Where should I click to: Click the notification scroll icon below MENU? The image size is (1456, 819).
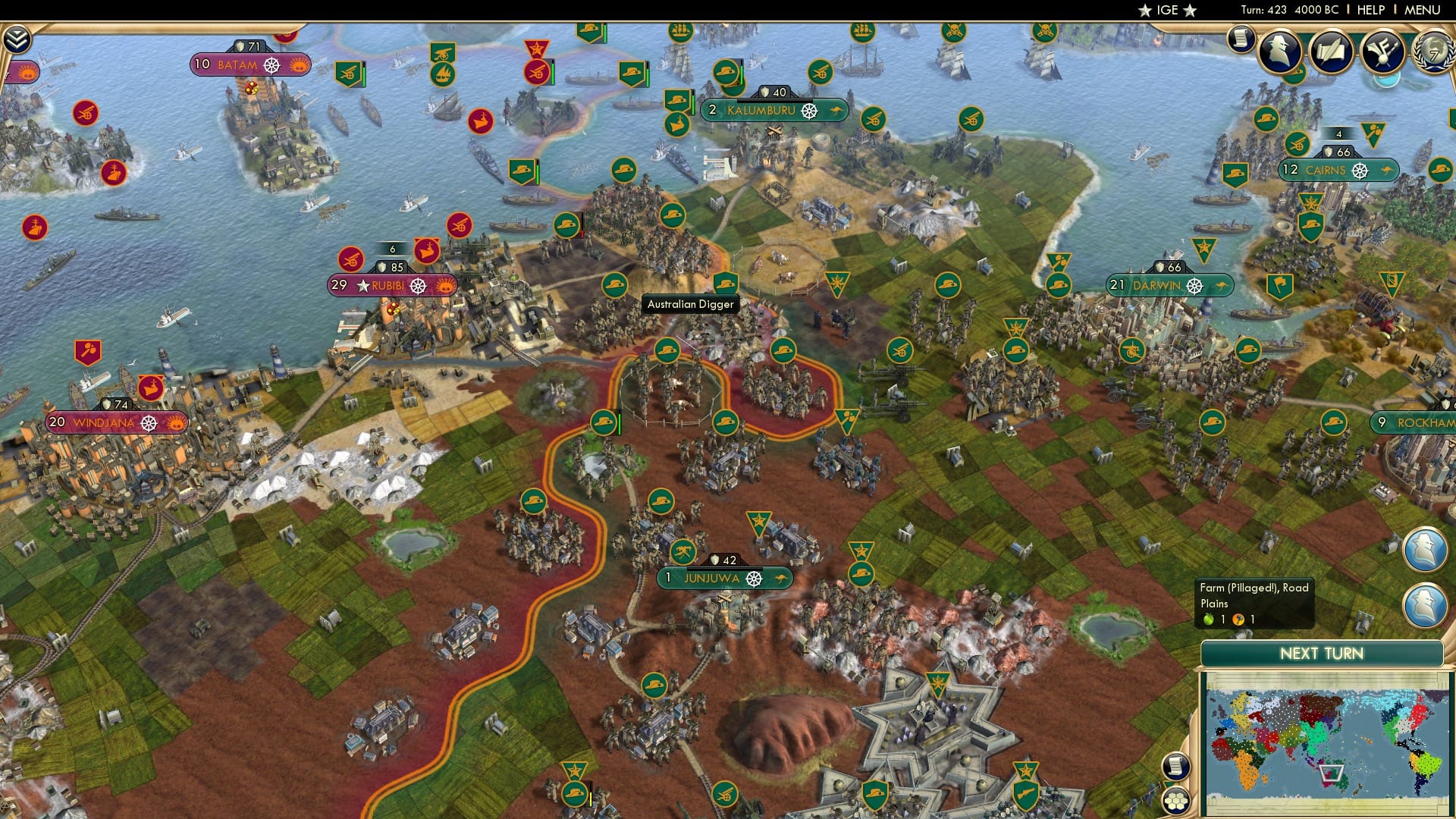click(x=1241, y=39)
